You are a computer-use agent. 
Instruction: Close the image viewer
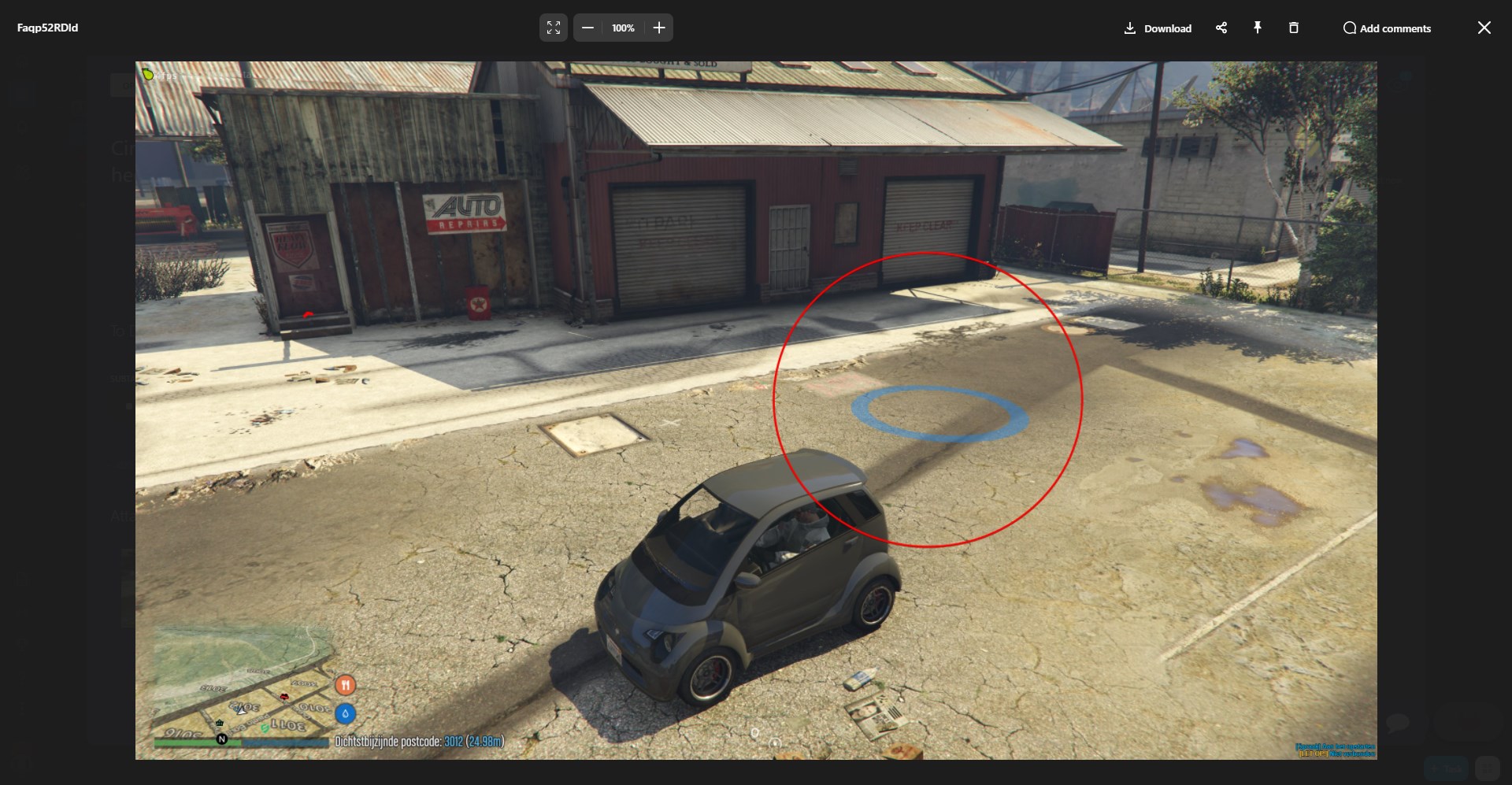click(1484, 28)
